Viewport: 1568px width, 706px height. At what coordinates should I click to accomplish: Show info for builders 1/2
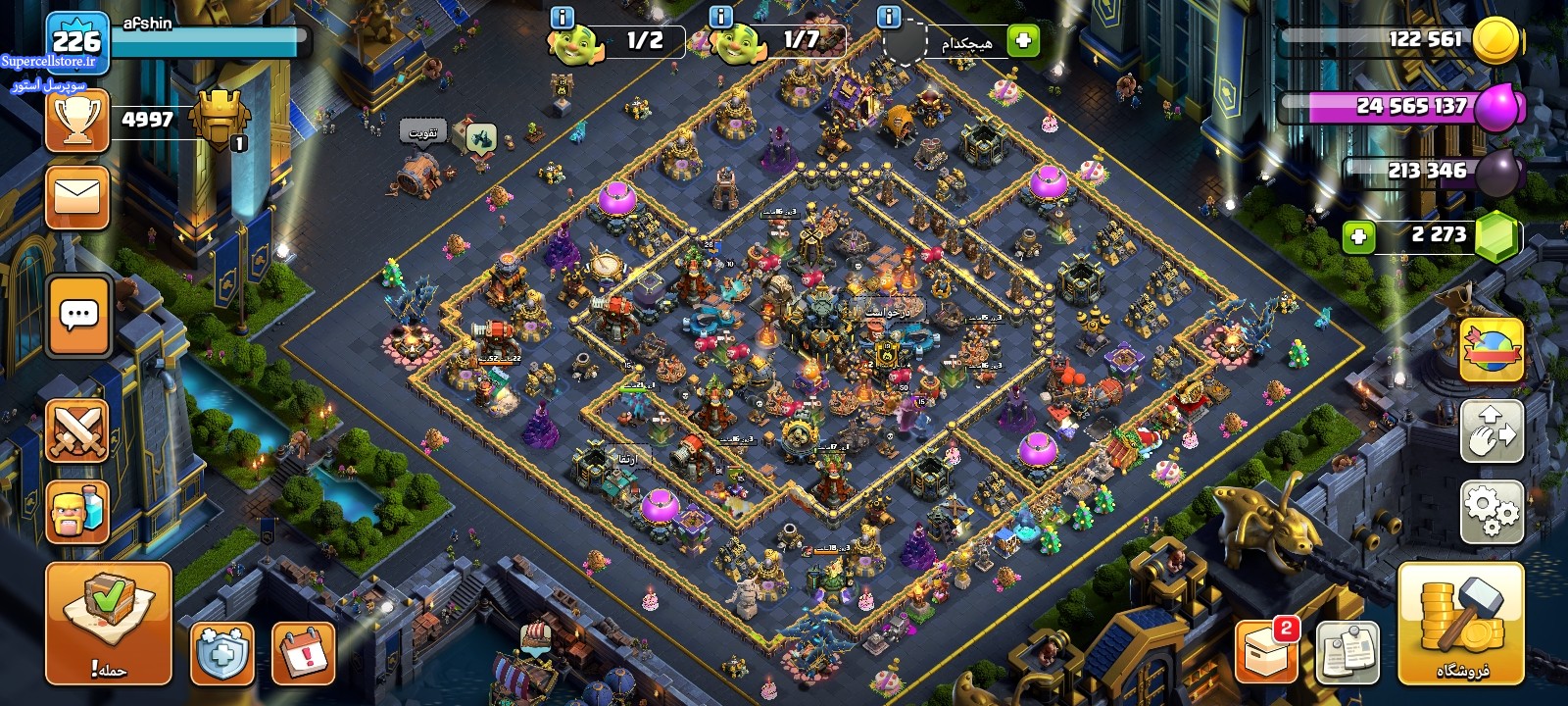[x=563, y=17]
